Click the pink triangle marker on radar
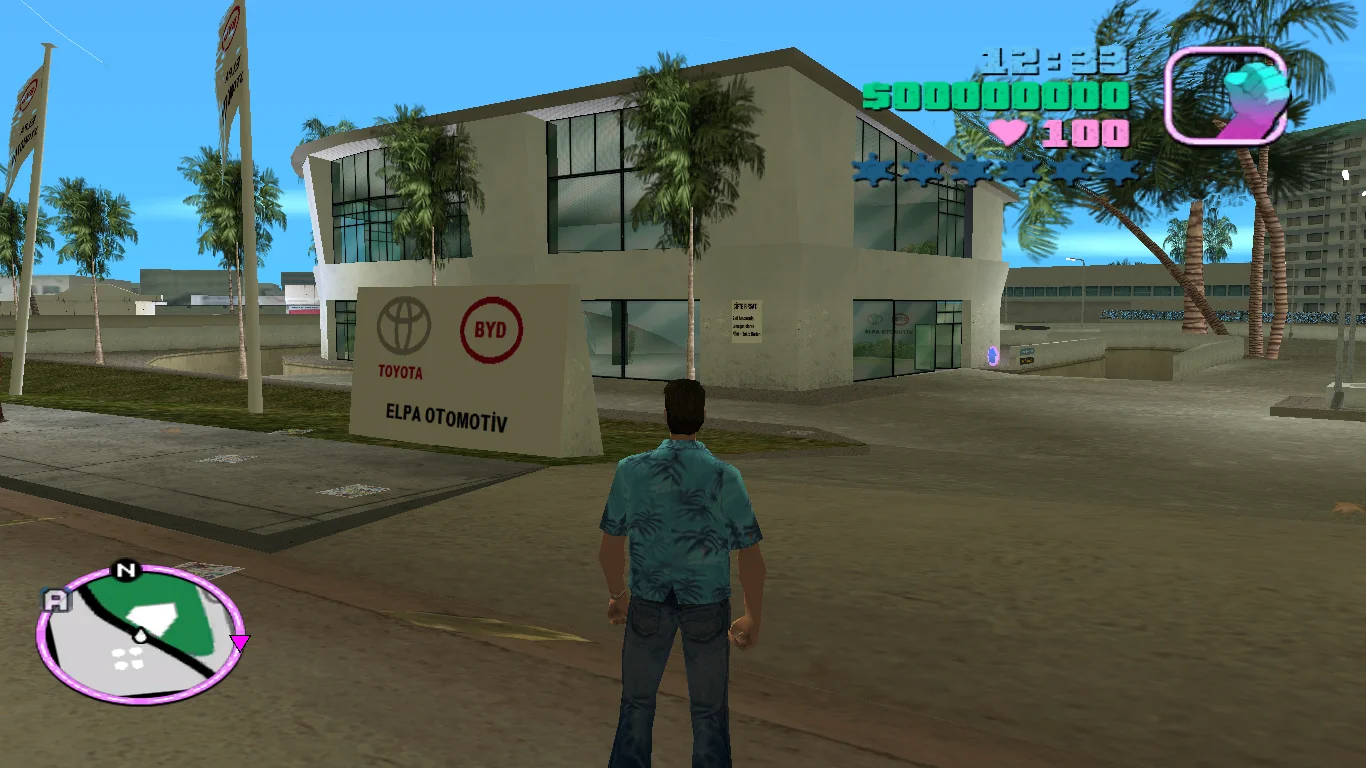The width and height of the screenshot is (1366, 768). [239, 641]
